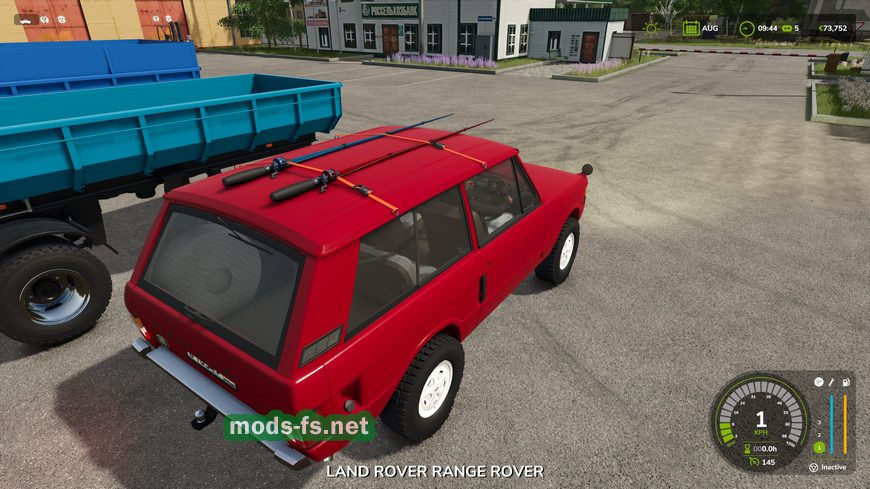Click the fuel pump icon

pyautogui.click(x=846, y=382)
